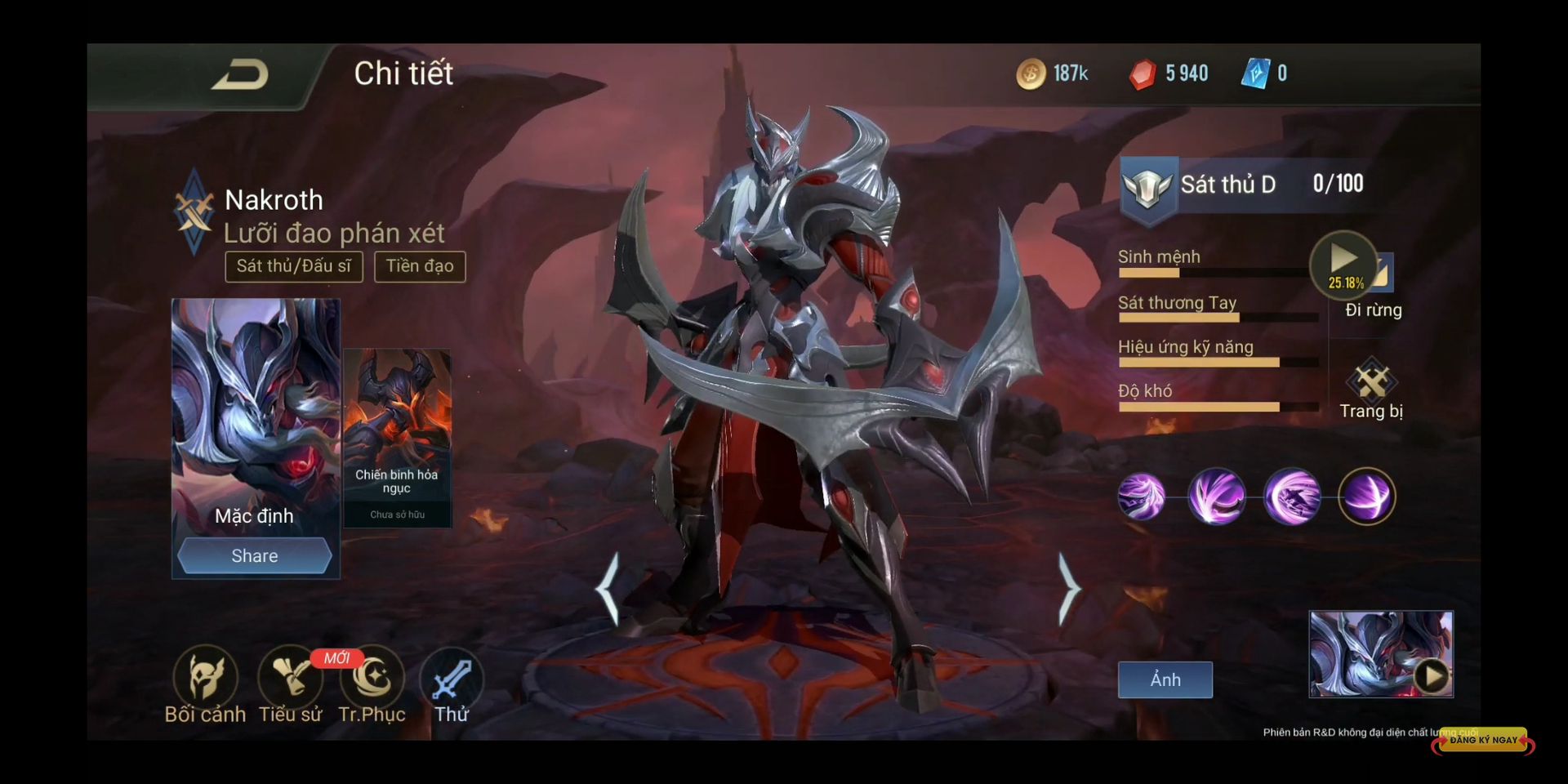
Task: Select the Mặc định default skin card
Action: tap(255, 416)
